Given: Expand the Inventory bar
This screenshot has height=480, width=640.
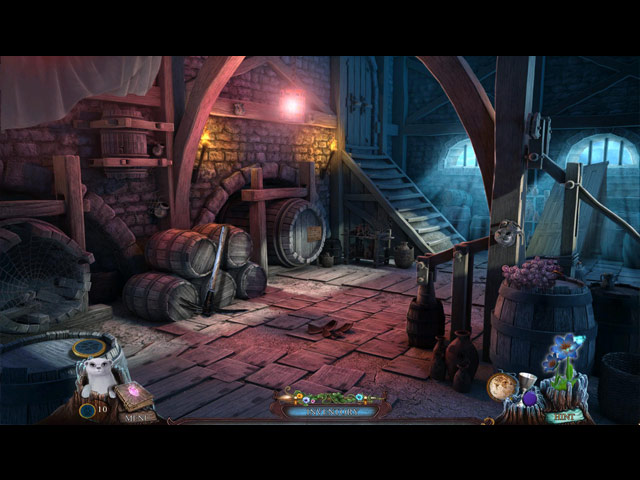Looking at the screenshot, I should point(329,410).
